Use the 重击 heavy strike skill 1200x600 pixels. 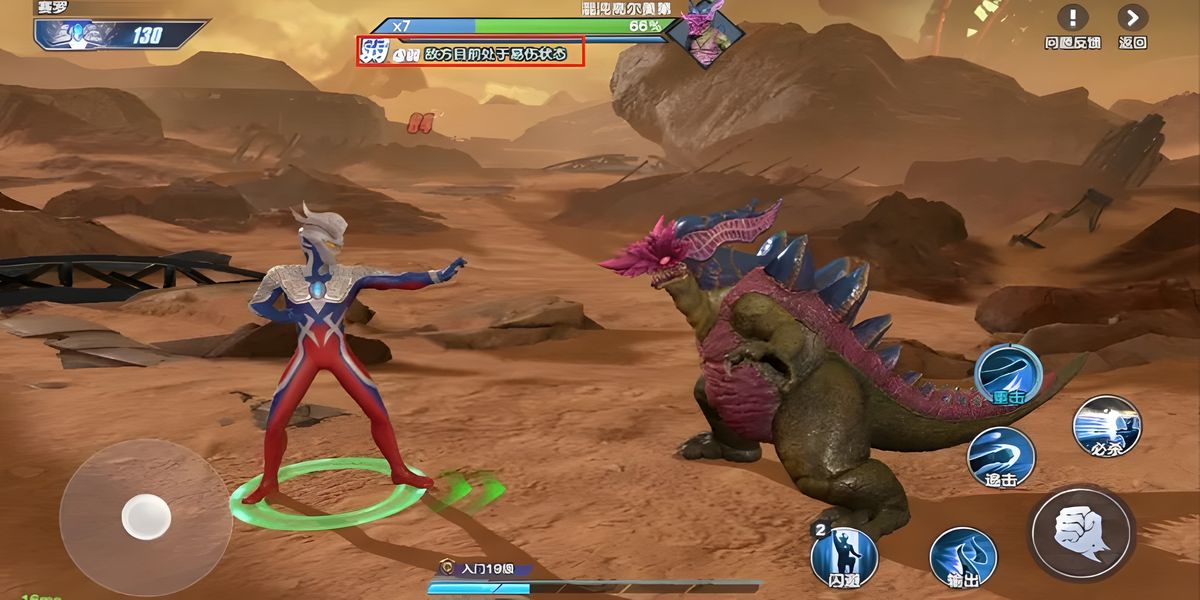point(1008,374)
